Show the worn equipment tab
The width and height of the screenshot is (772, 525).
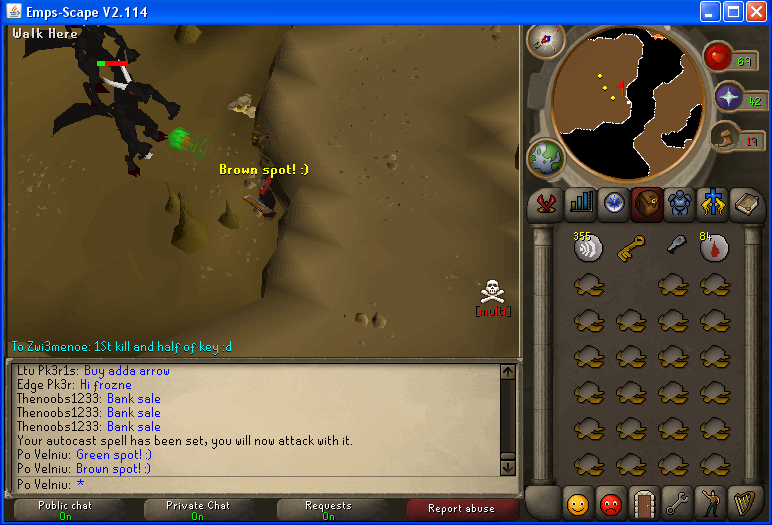pyautogui.click(x=681, y=203)
